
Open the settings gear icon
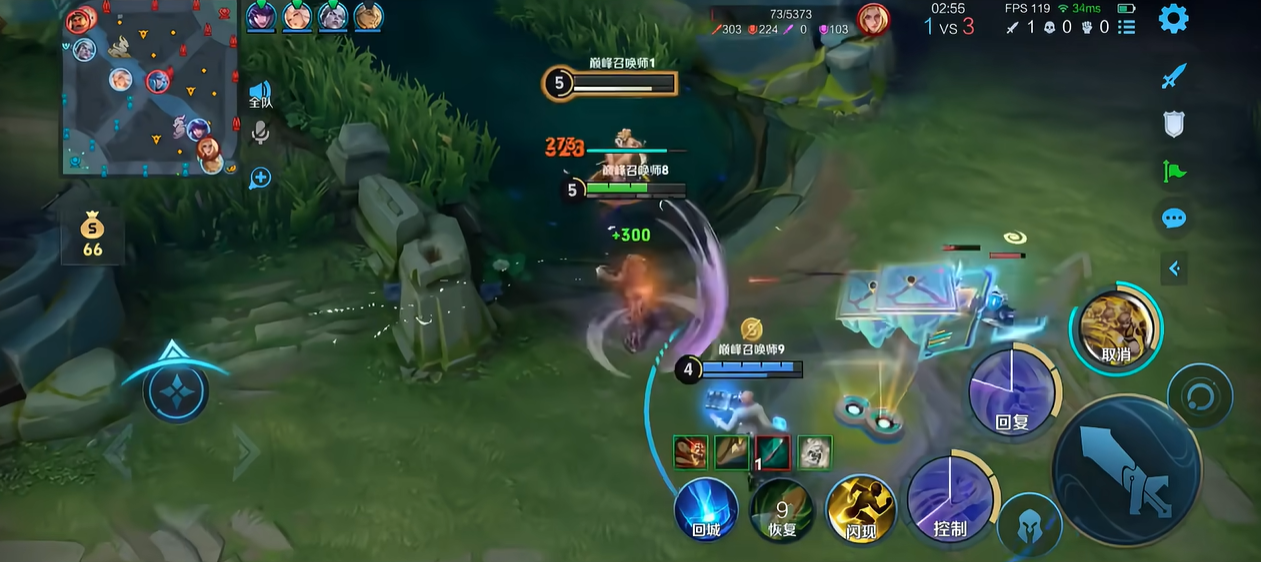1173,19
